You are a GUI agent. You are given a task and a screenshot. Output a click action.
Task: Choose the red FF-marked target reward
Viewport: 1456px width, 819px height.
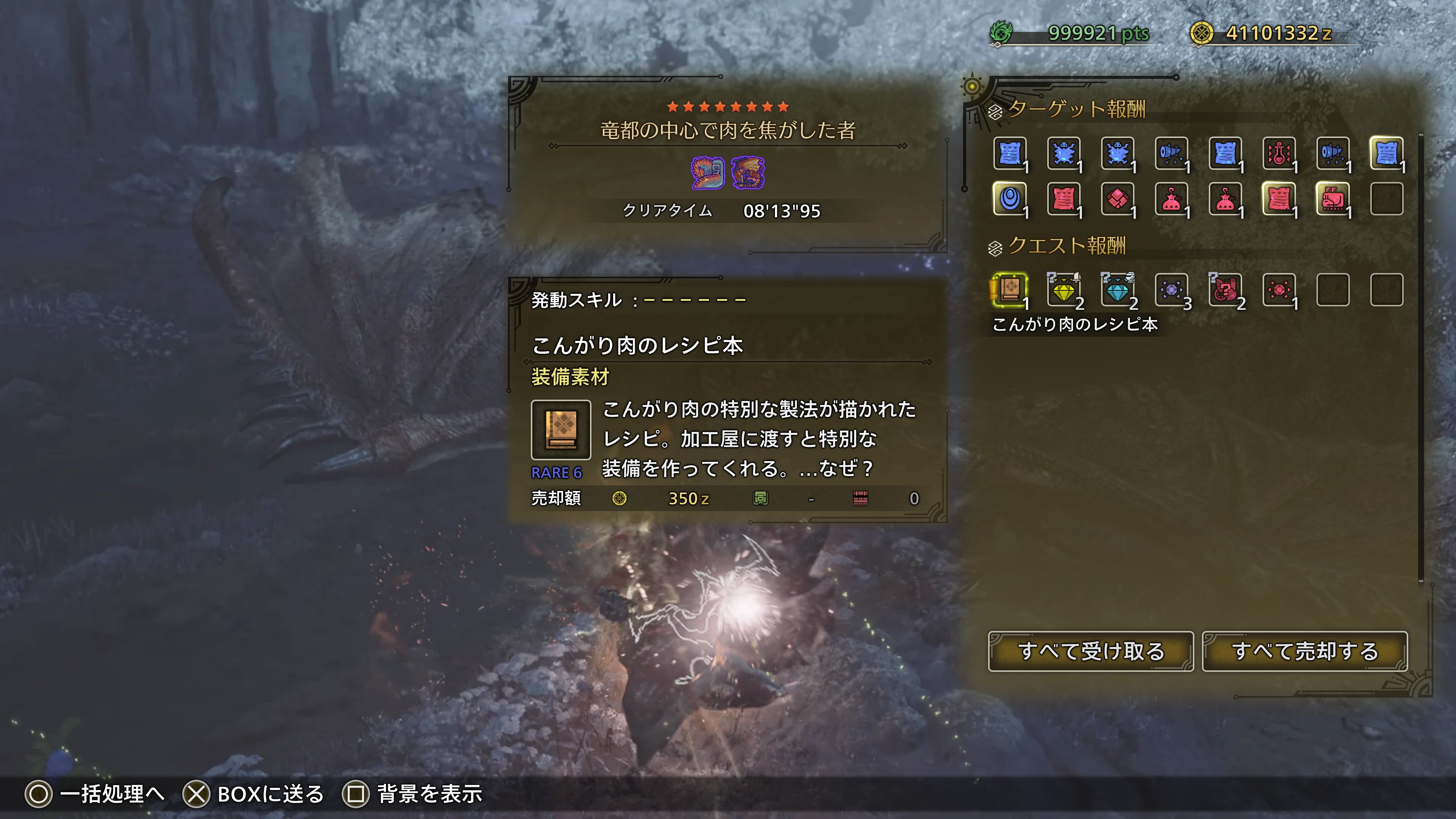(1333, 199)
